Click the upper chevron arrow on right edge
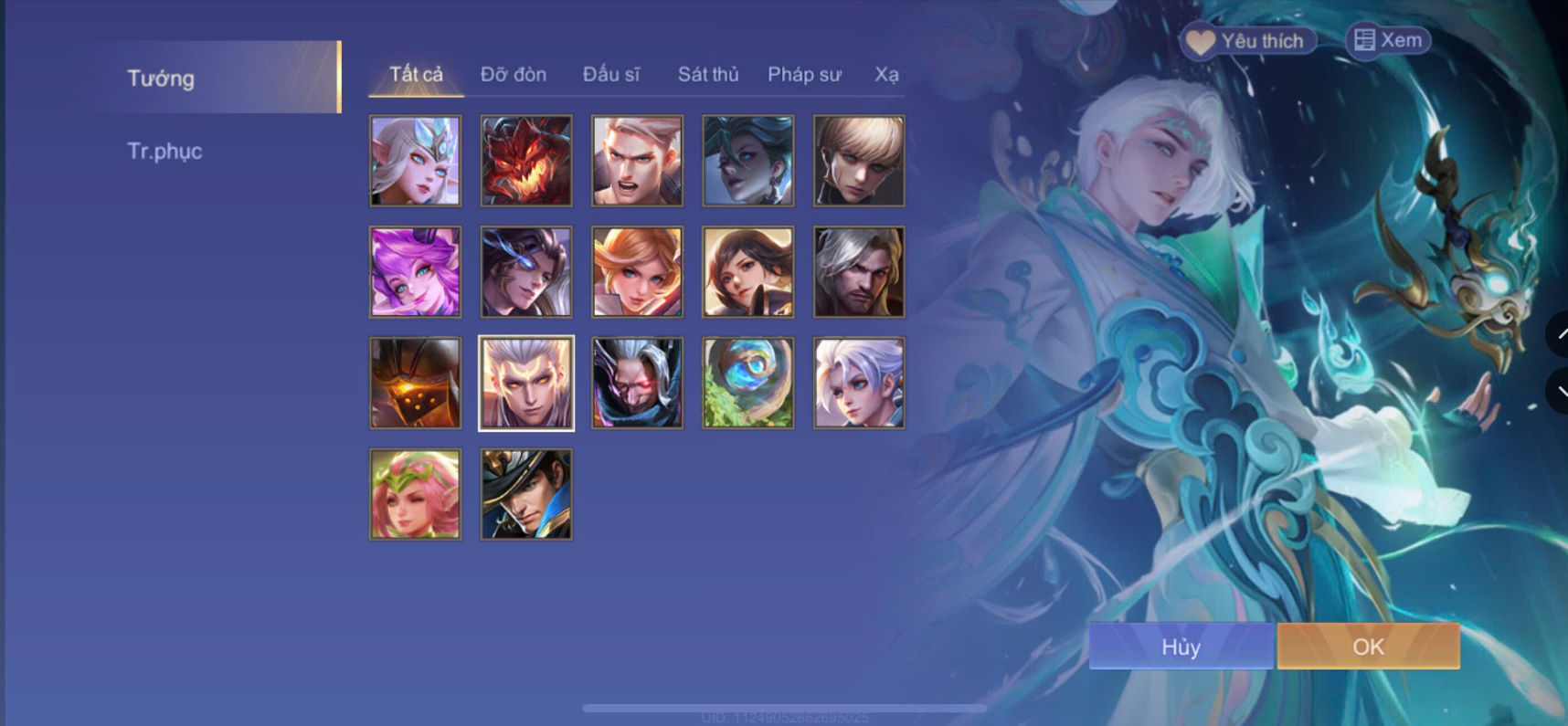This screenshot has width=1568, height=726. (1560, 335)
